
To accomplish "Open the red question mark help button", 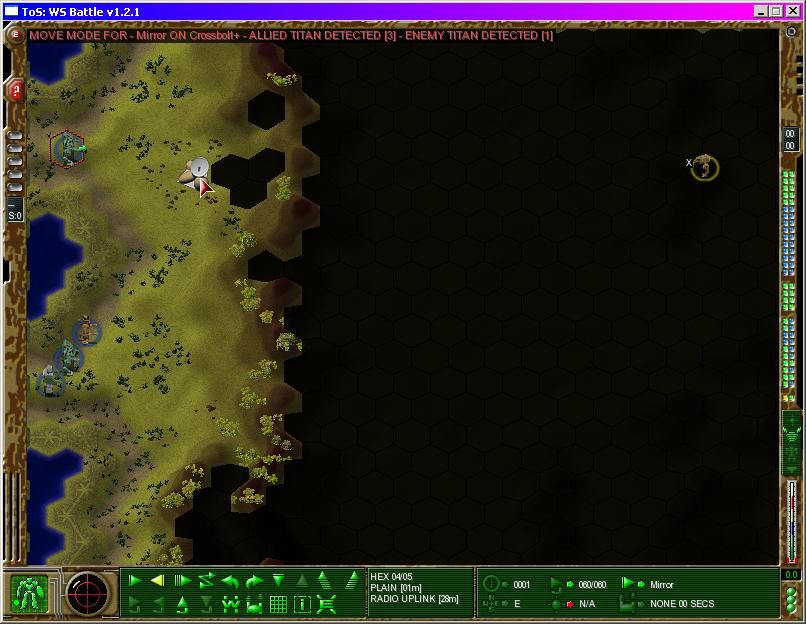I will coord(16,91).
